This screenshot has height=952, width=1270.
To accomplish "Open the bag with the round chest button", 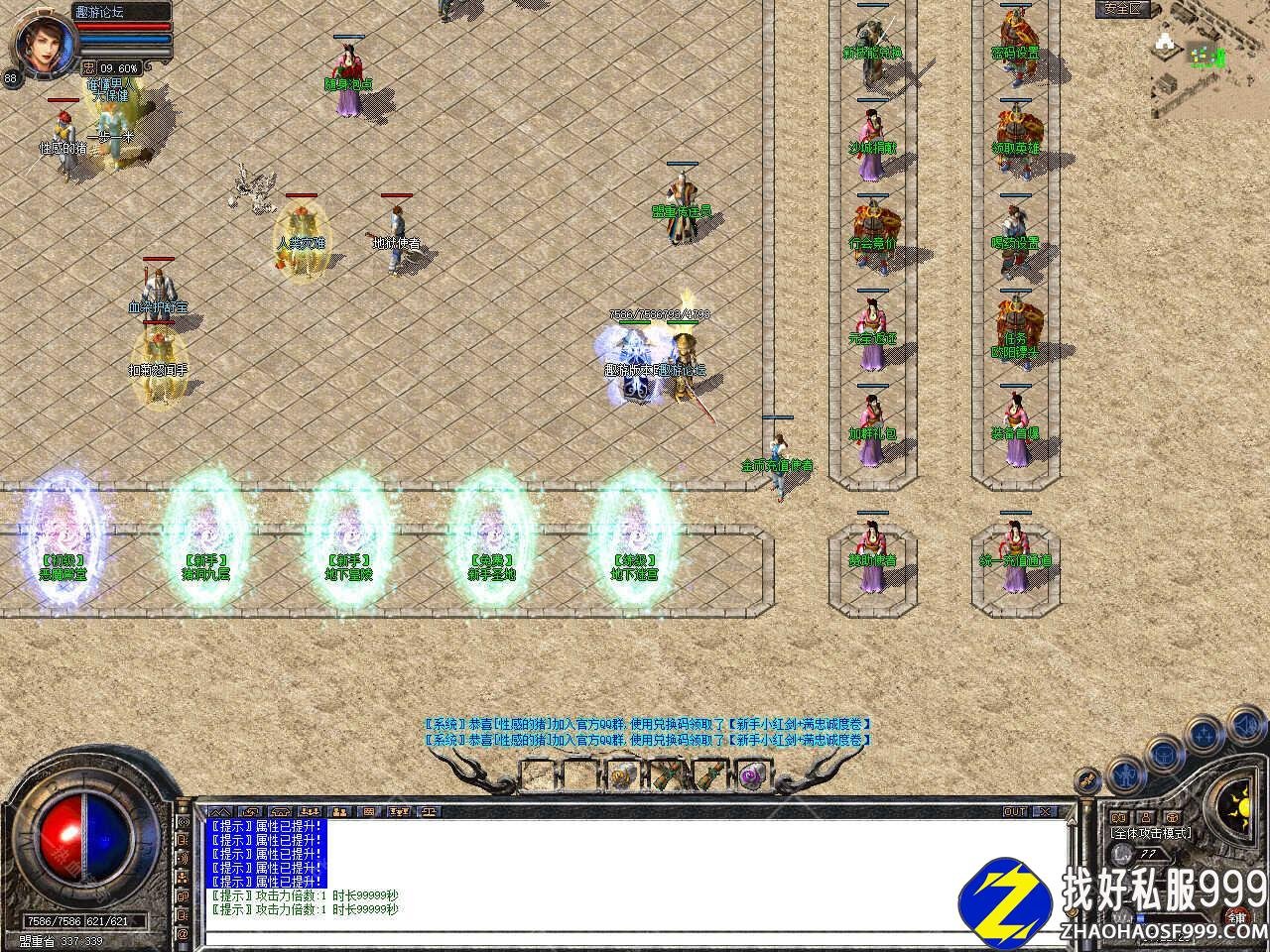I will pos(1163,754).
